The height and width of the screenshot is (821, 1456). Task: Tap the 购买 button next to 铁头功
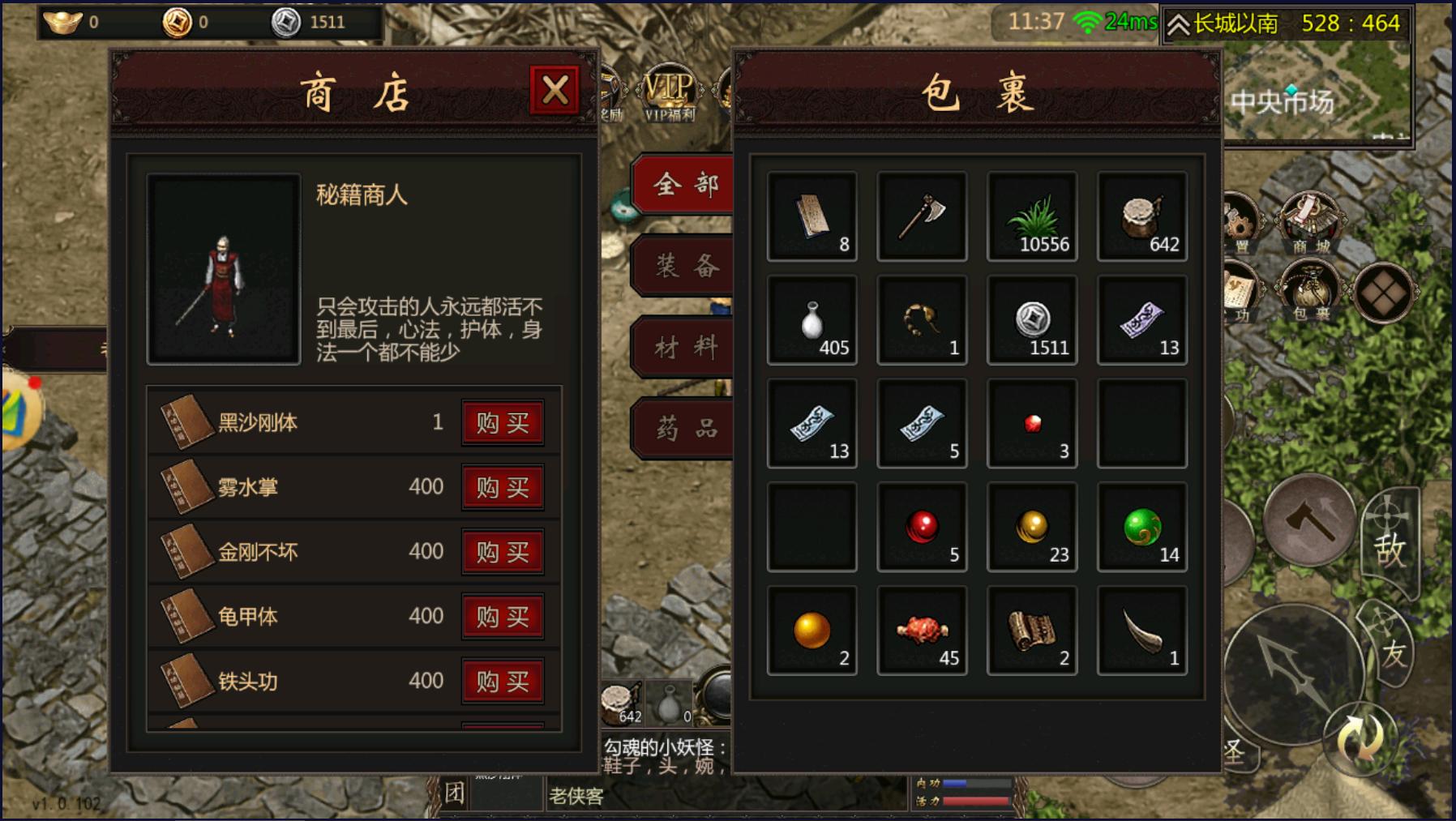[503, 682]
